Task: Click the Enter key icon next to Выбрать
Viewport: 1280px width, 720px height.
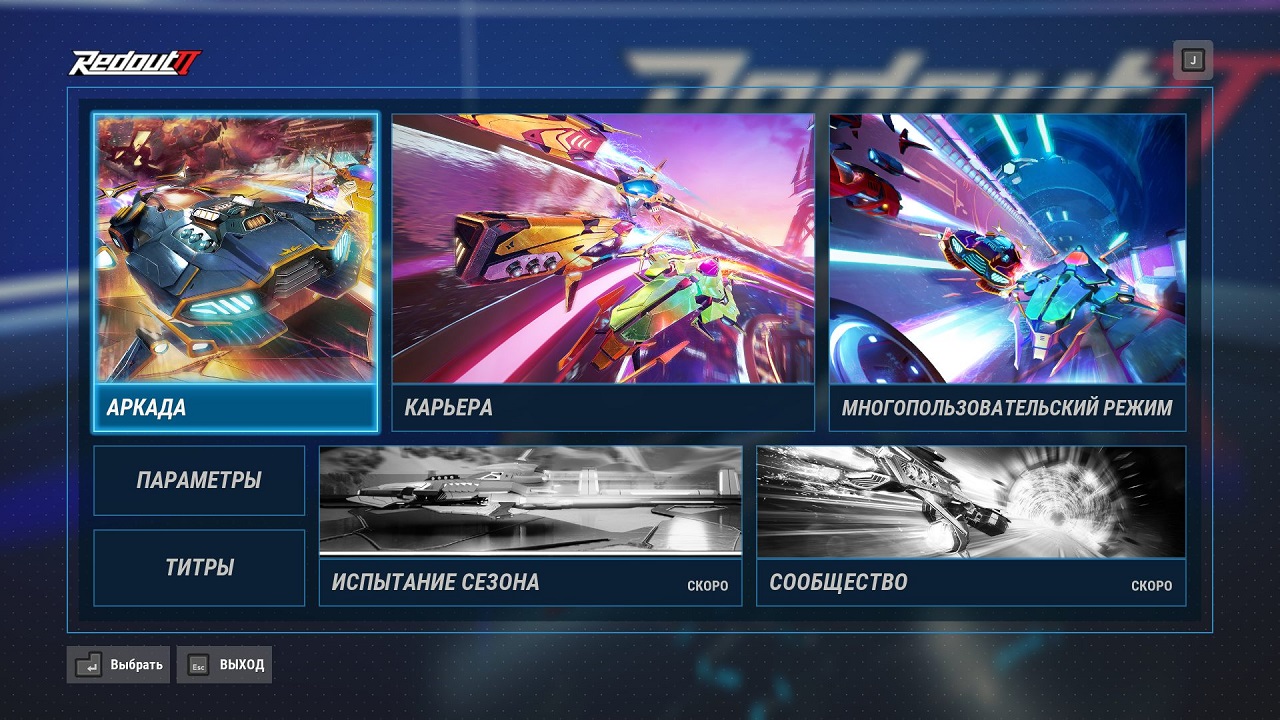Action: [87, 664]
